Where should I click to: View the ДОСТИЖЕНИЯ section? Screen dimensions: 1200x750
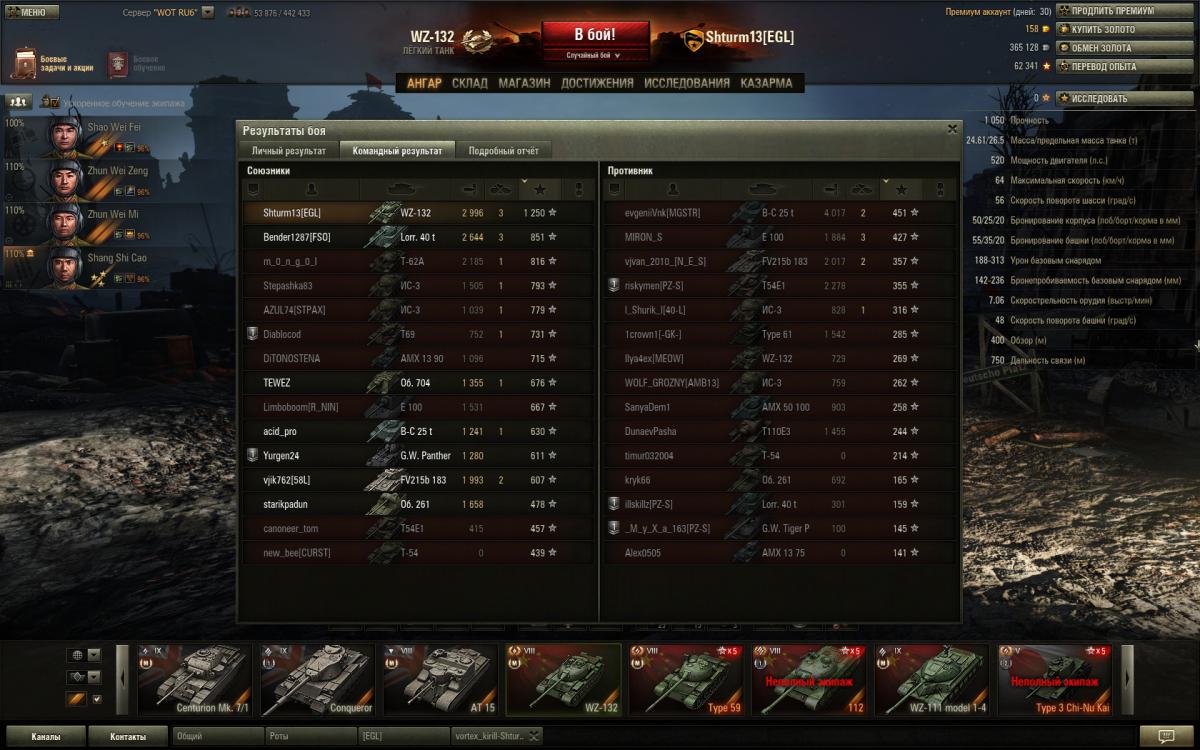tap(597, 83)
